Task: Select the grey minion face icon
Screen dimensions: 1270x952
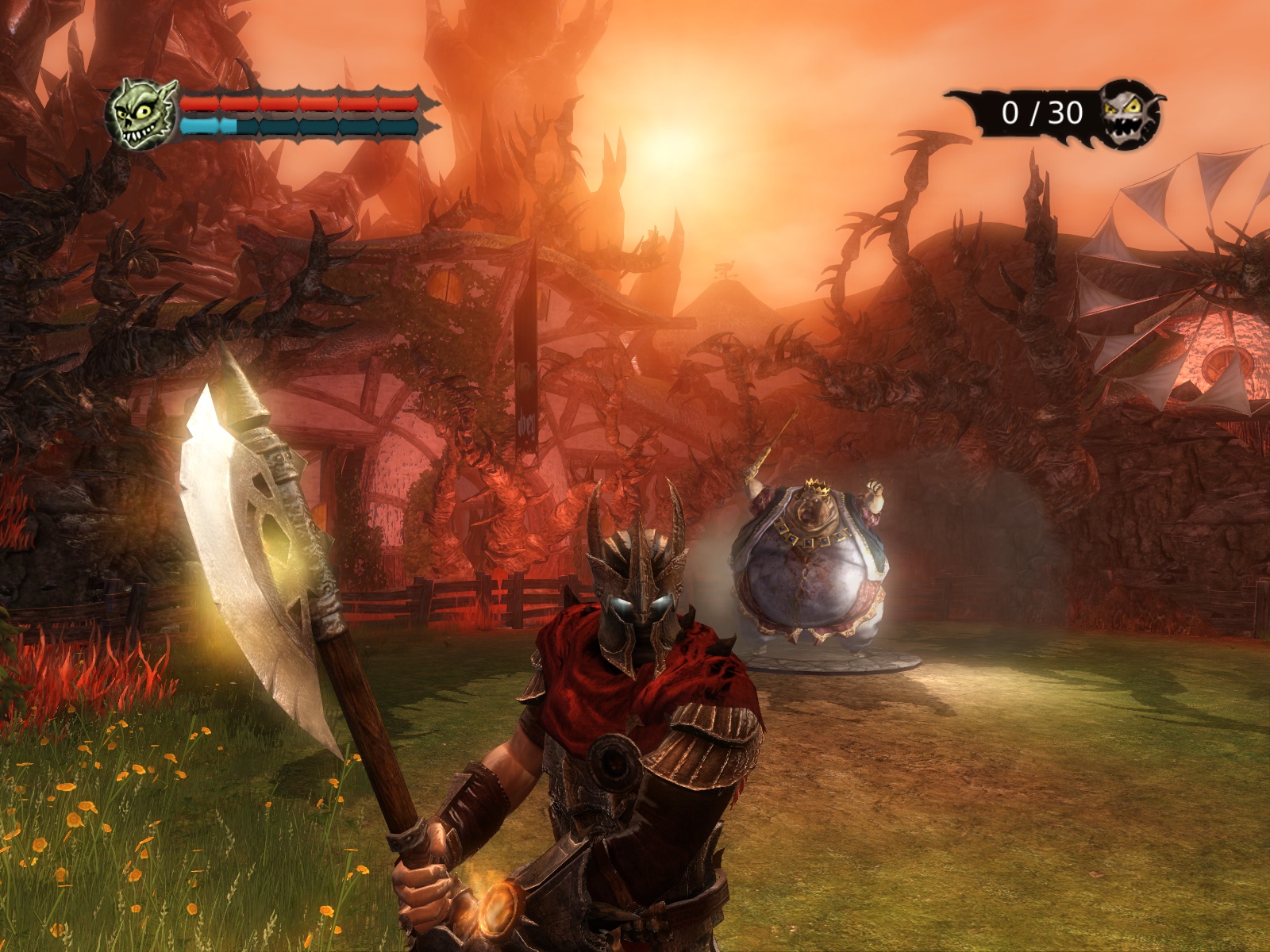Action: (x=1130, y=113)
